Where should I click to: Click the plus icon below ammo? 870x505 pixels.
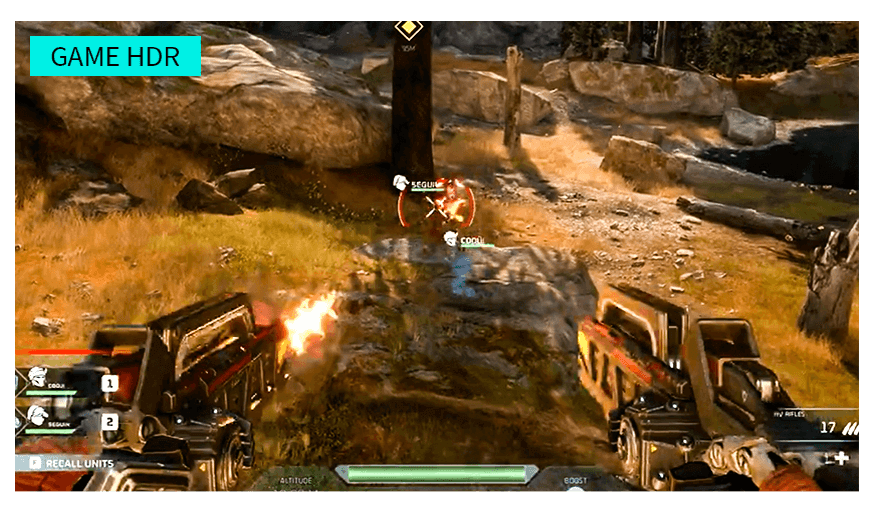(x=842, y=458)
